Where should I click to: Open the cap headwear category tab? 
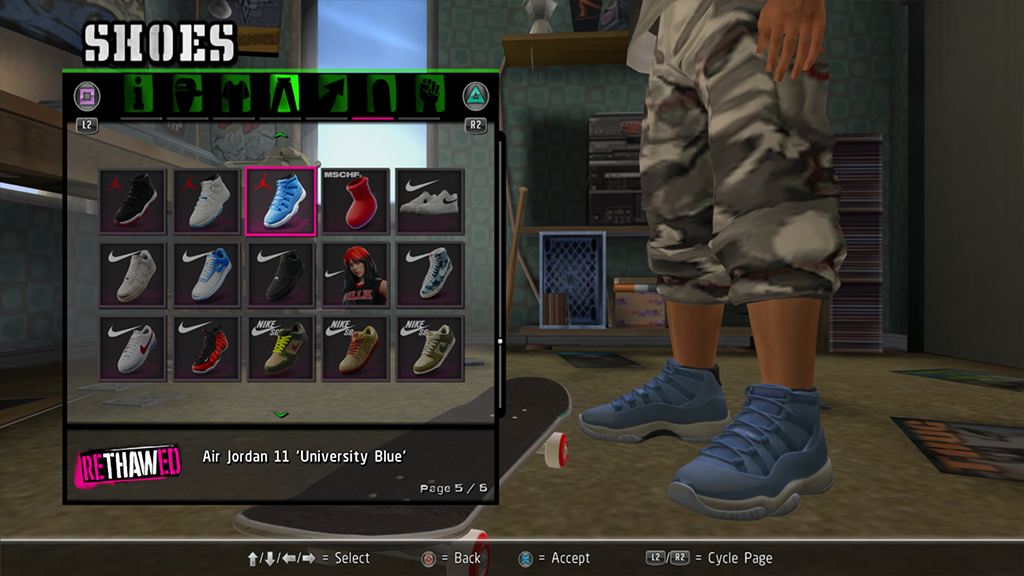(187, 96)
